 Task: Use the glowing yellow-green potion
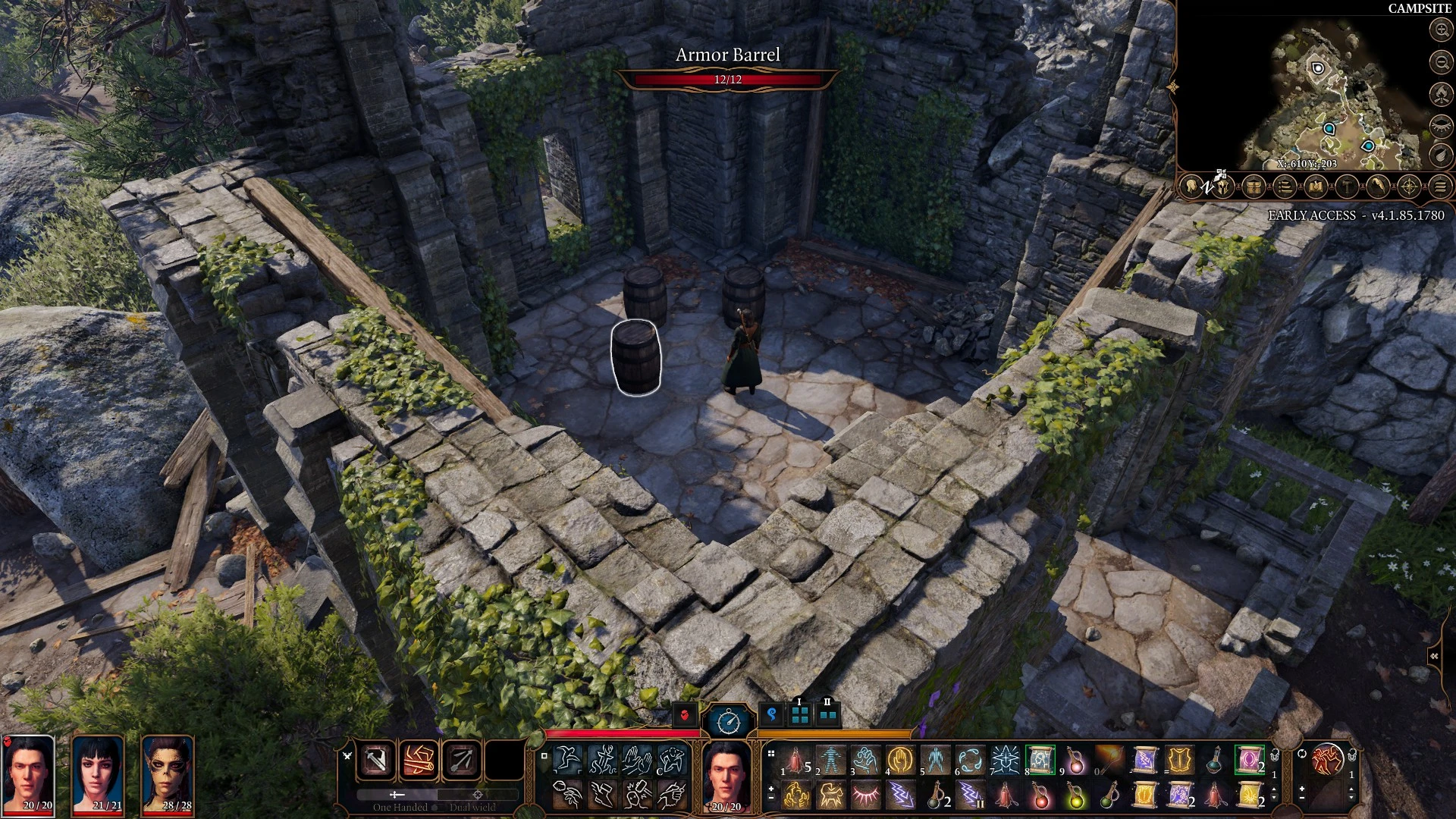point(1075,796)
